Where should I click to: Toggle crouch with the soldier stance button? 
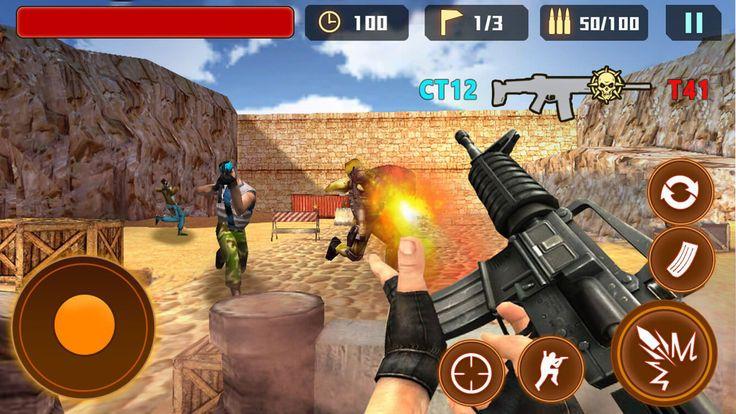[551, 369]
